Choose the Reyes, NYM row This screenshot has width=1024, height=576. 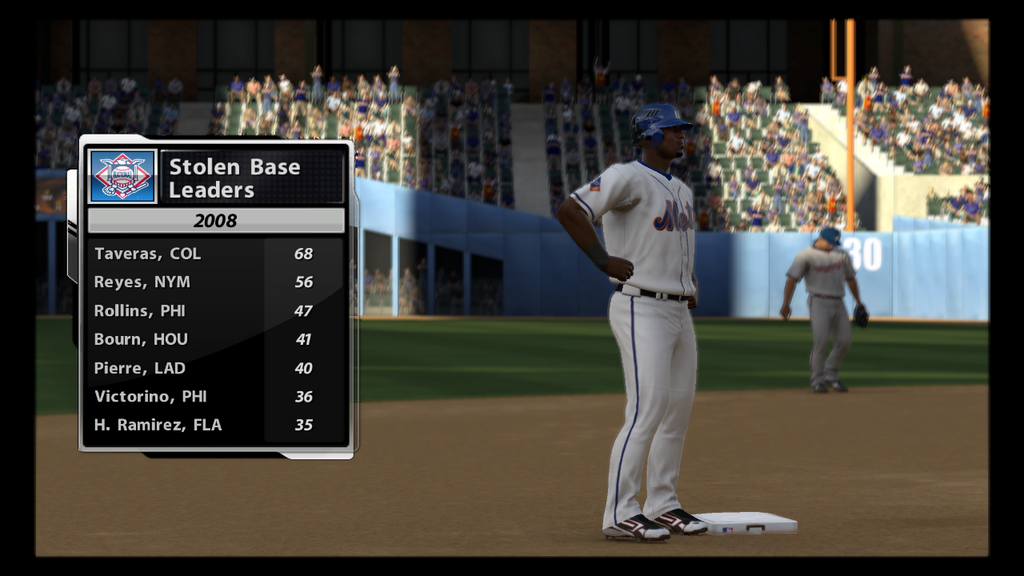pyautogui.click(x=215, y=282)
